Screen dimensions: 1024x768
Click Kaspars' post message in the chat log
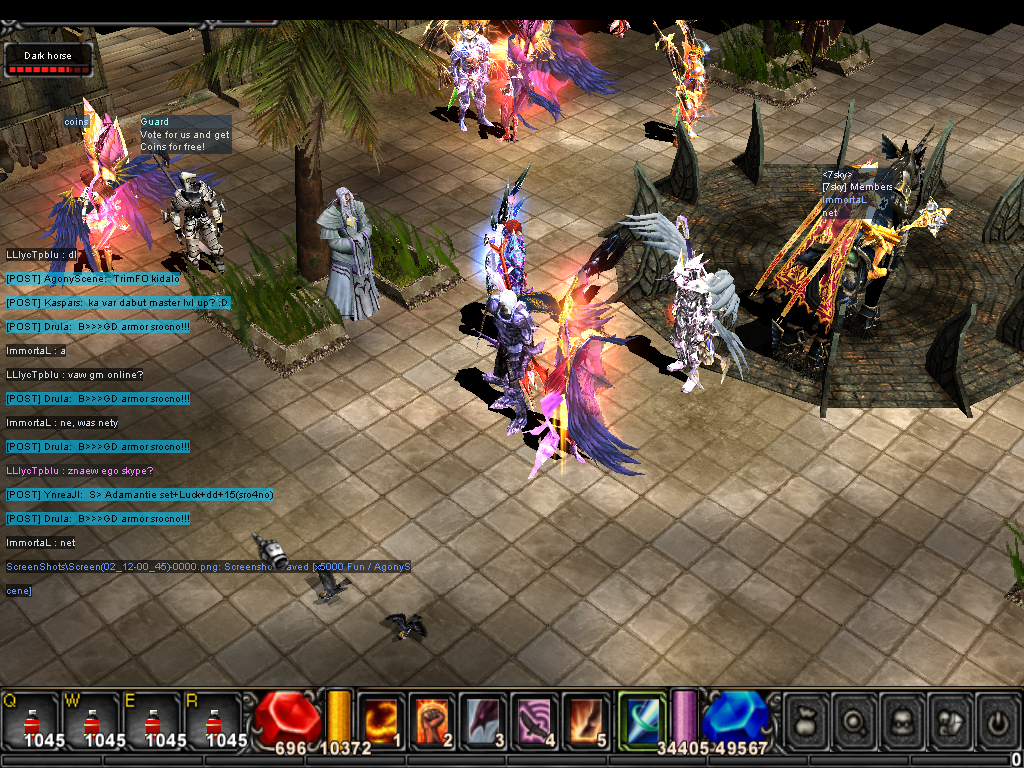click(118, 302)
